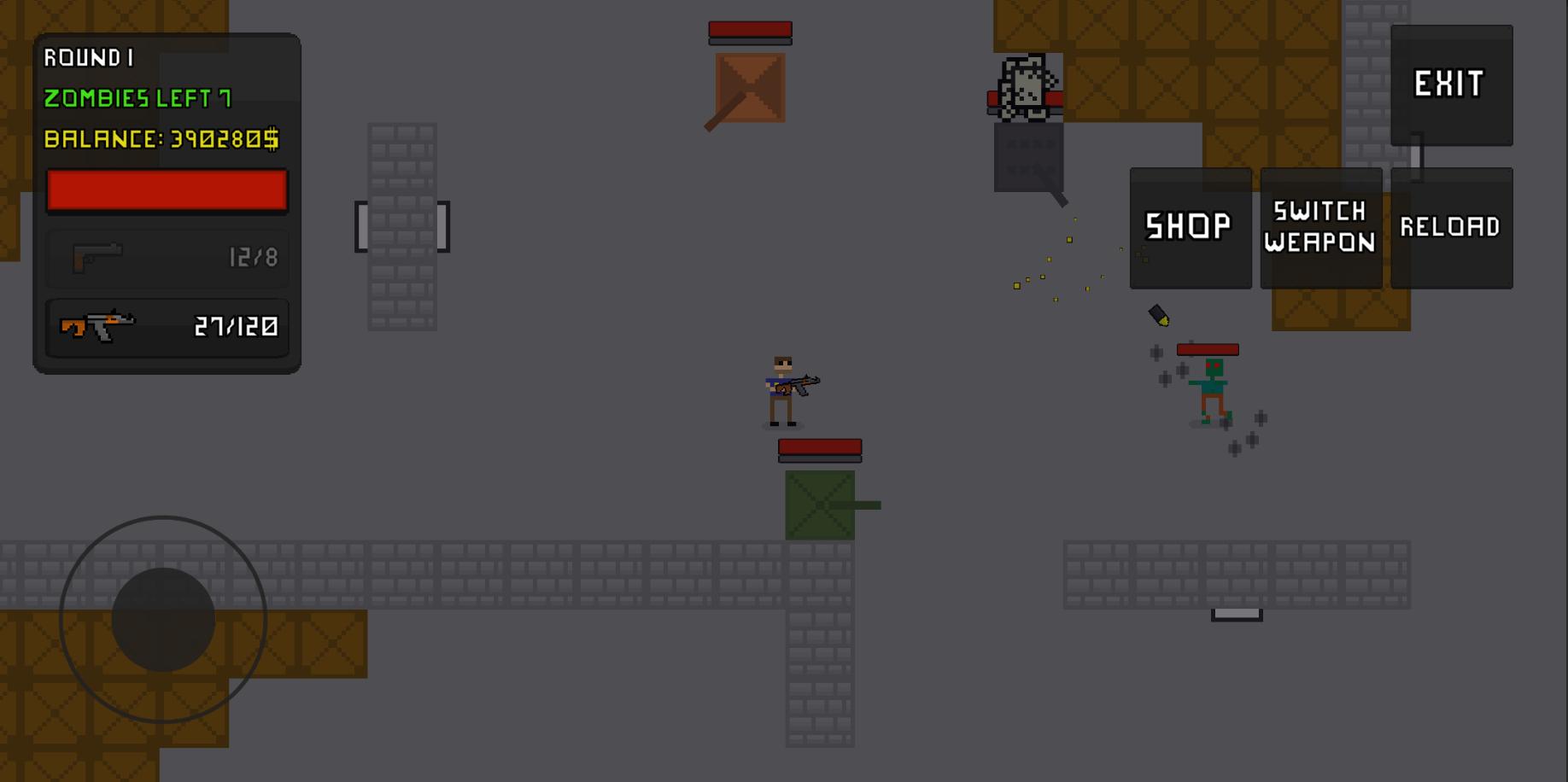Tap the virtual joystick knob

point(162,619)
